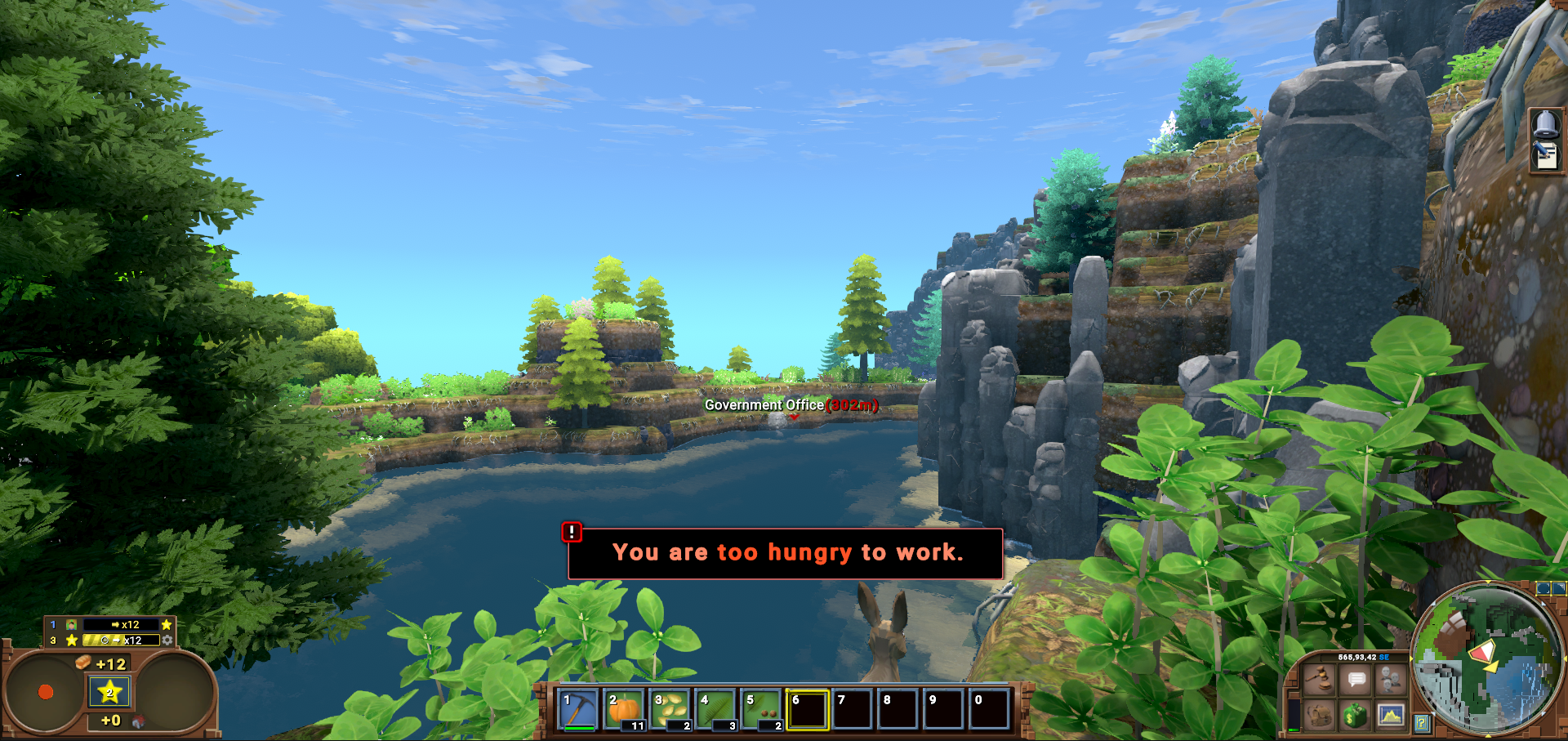Choose the pumpkin seeds in slot 3
The width and height of the screenshot is (1568, 741).
click(670, 708)
